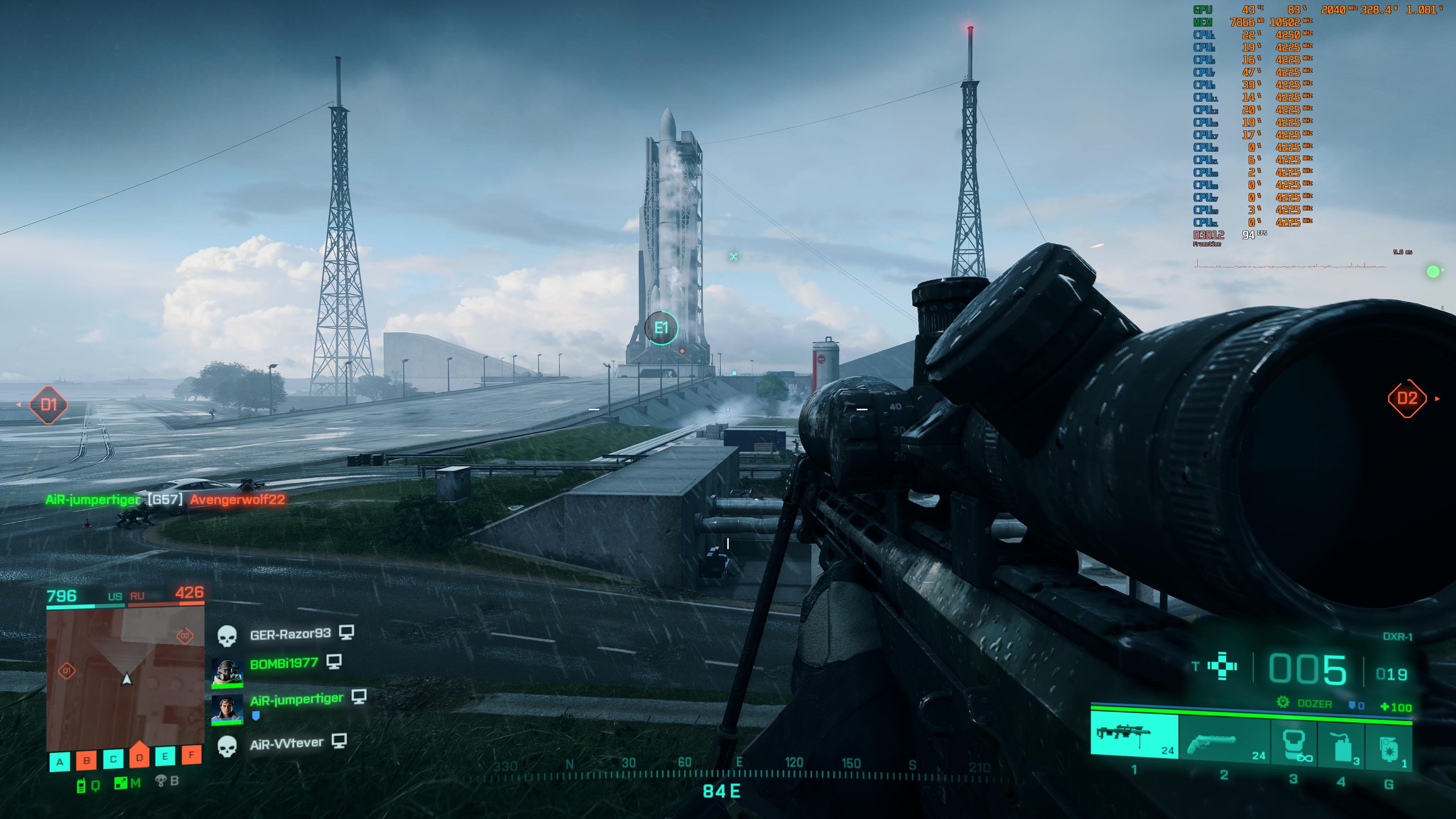Click the D2 objective marker
Viewport: 1456px width, 819px height.
pos(1407,399)
